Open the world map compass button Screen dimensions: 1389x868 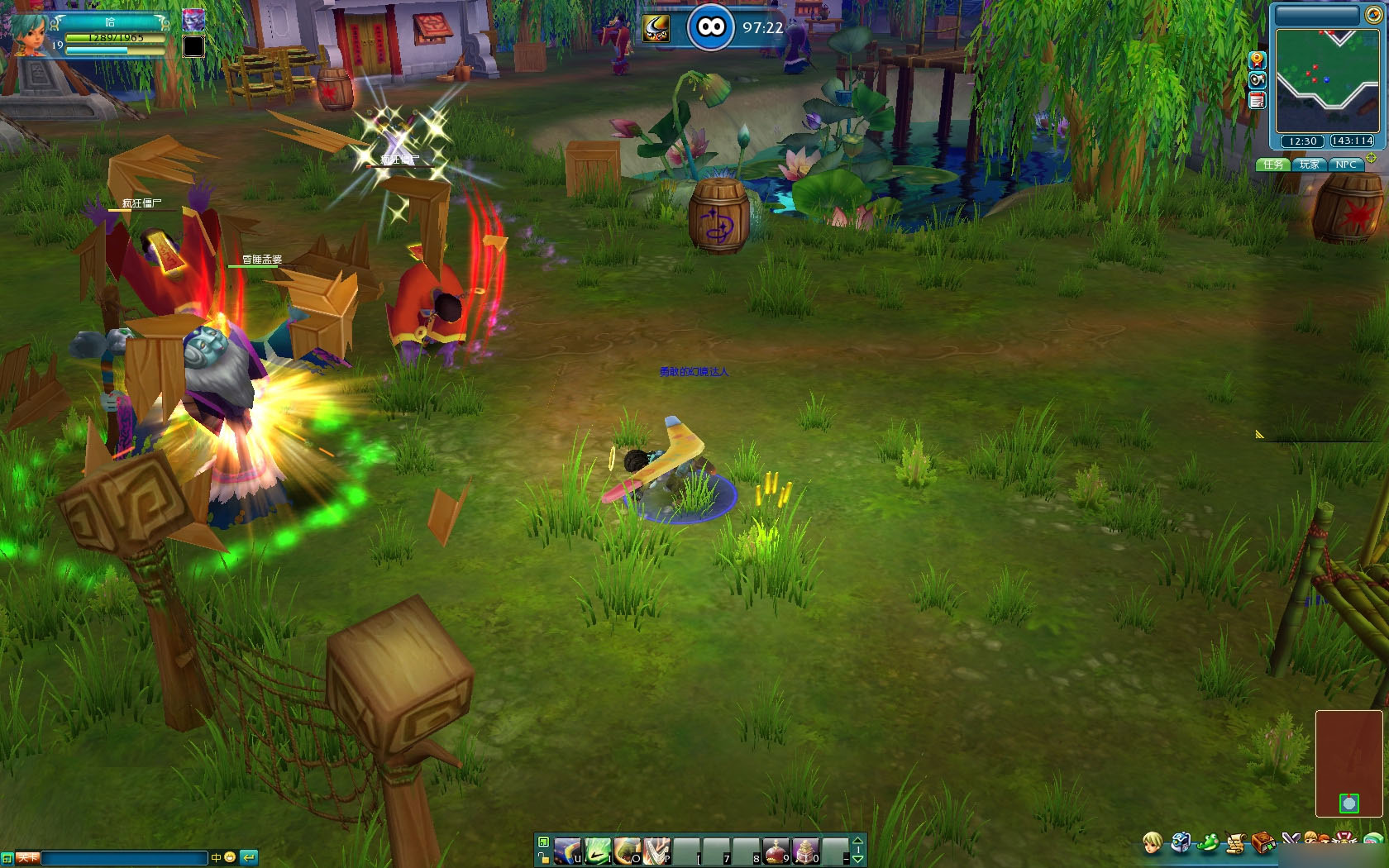[1372, 15]
